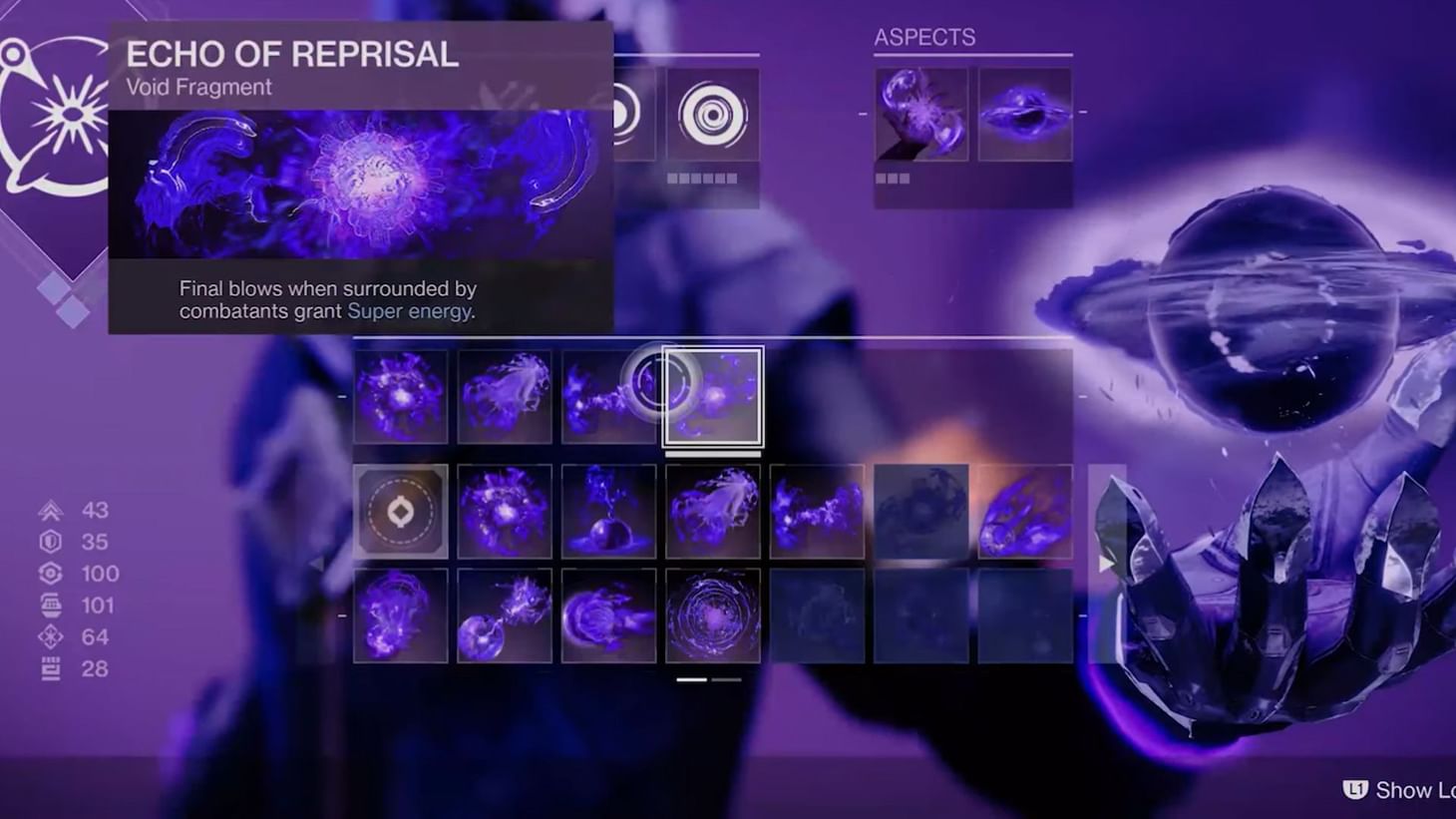This screenshot has height=819, width=1456.
Task: Click the empty fragment slot with diamond outline
Action: [x=401, y=512]
